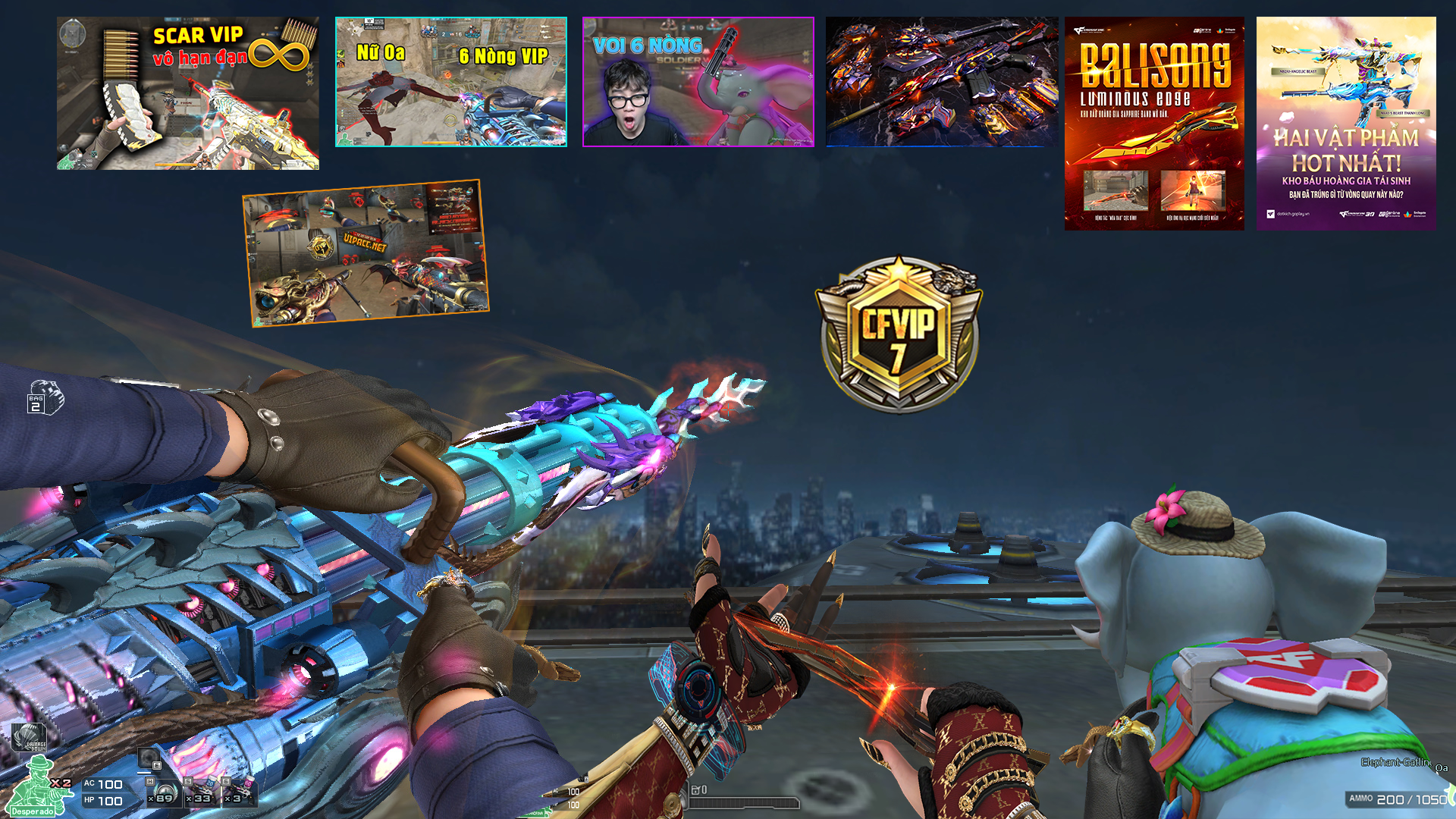Use the winged medal item with 89 count
The width and height of the screenshot is (1456, 819).
(163, 792)
